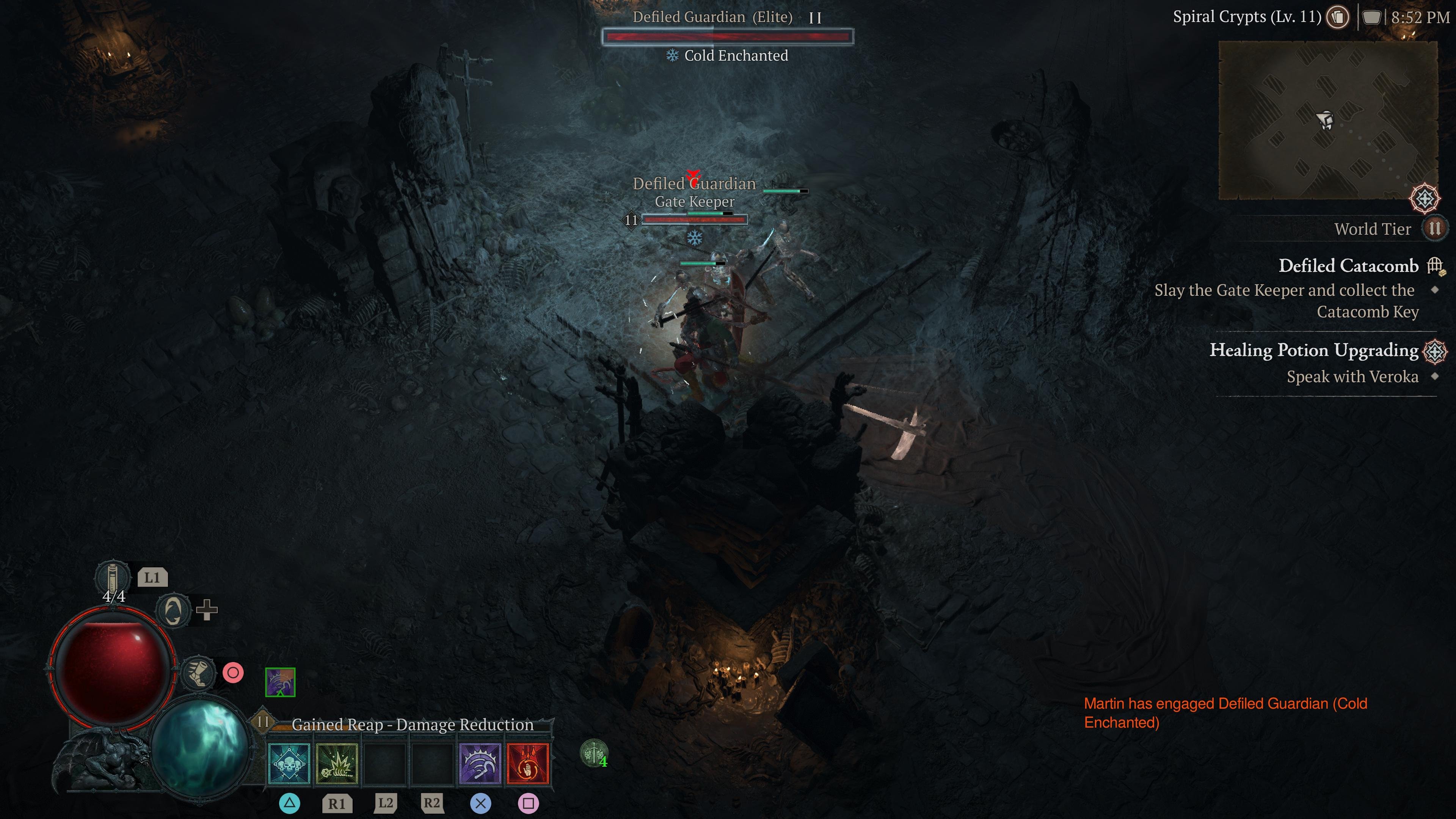This screenshot has width=1456, height=819.
Task: Toggle the World Tier pause indicator
Action: (1436, 229)
